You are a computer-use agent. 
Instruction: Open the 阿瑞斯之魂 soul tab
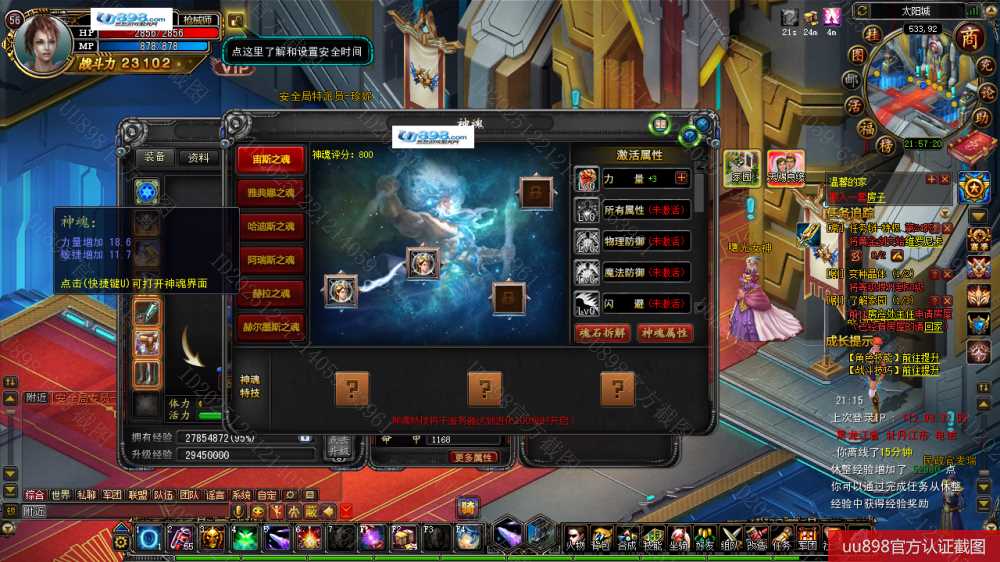coord(271,260)
